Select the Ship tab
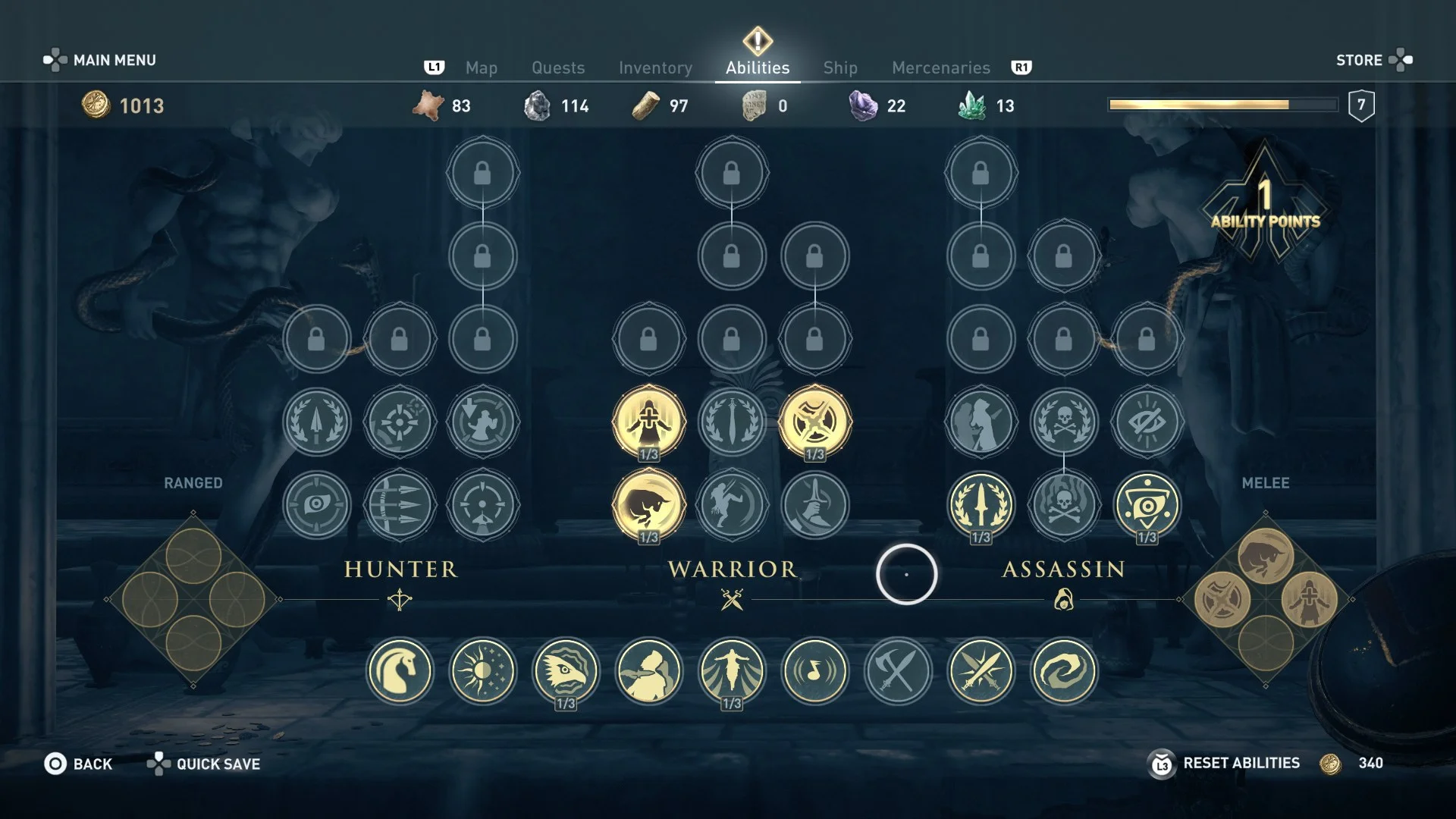The height and width of the screenshot is (819, 1456). [840, 67]
